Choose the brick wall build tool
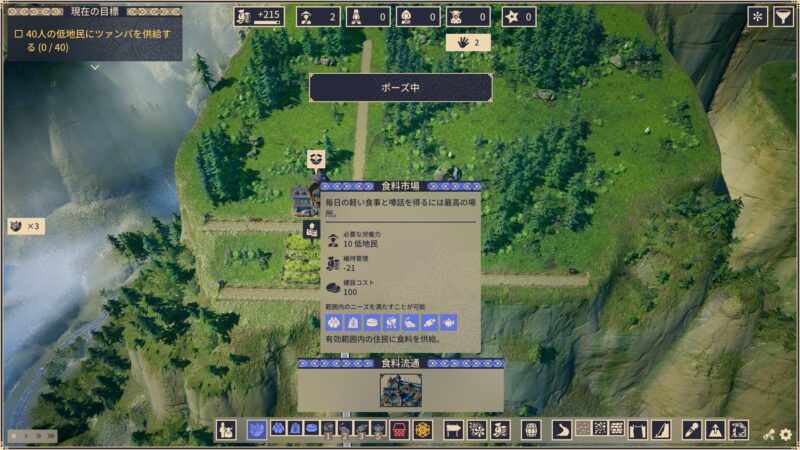800x450 pixels. coord(617,428)
